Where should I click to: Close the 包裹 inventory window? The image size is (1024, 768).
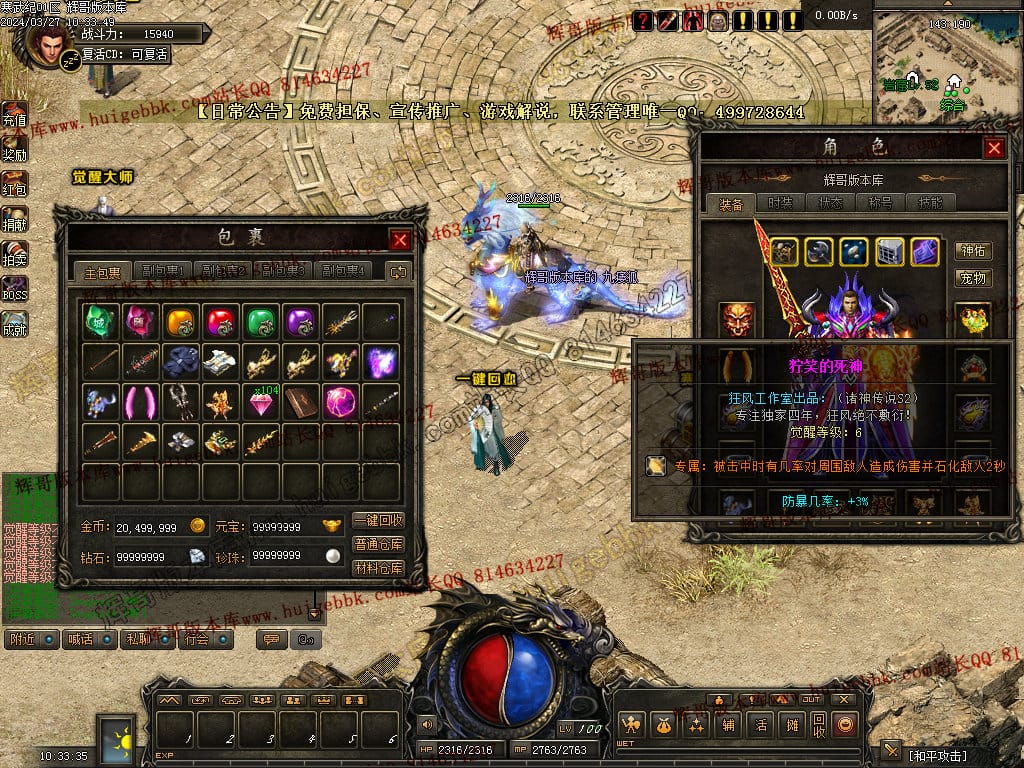click(399, 240)
